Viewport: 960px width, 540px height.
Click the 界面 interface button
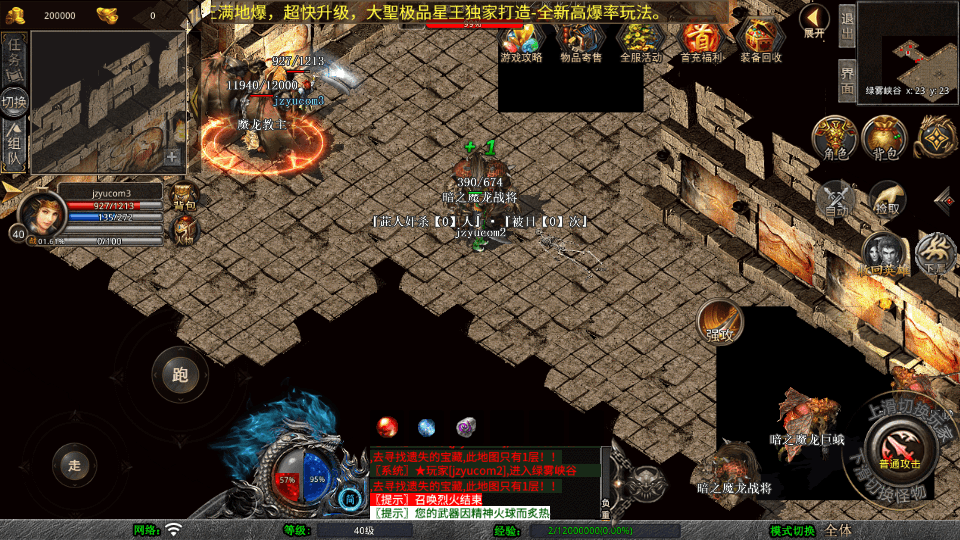(847, 79)
